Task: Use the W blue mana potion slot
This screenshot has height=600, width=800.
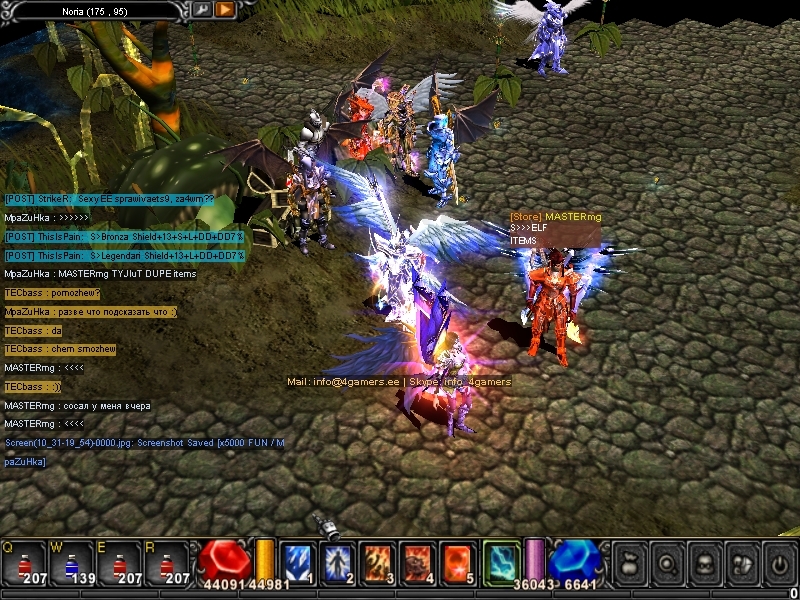Action: point(72,563)
